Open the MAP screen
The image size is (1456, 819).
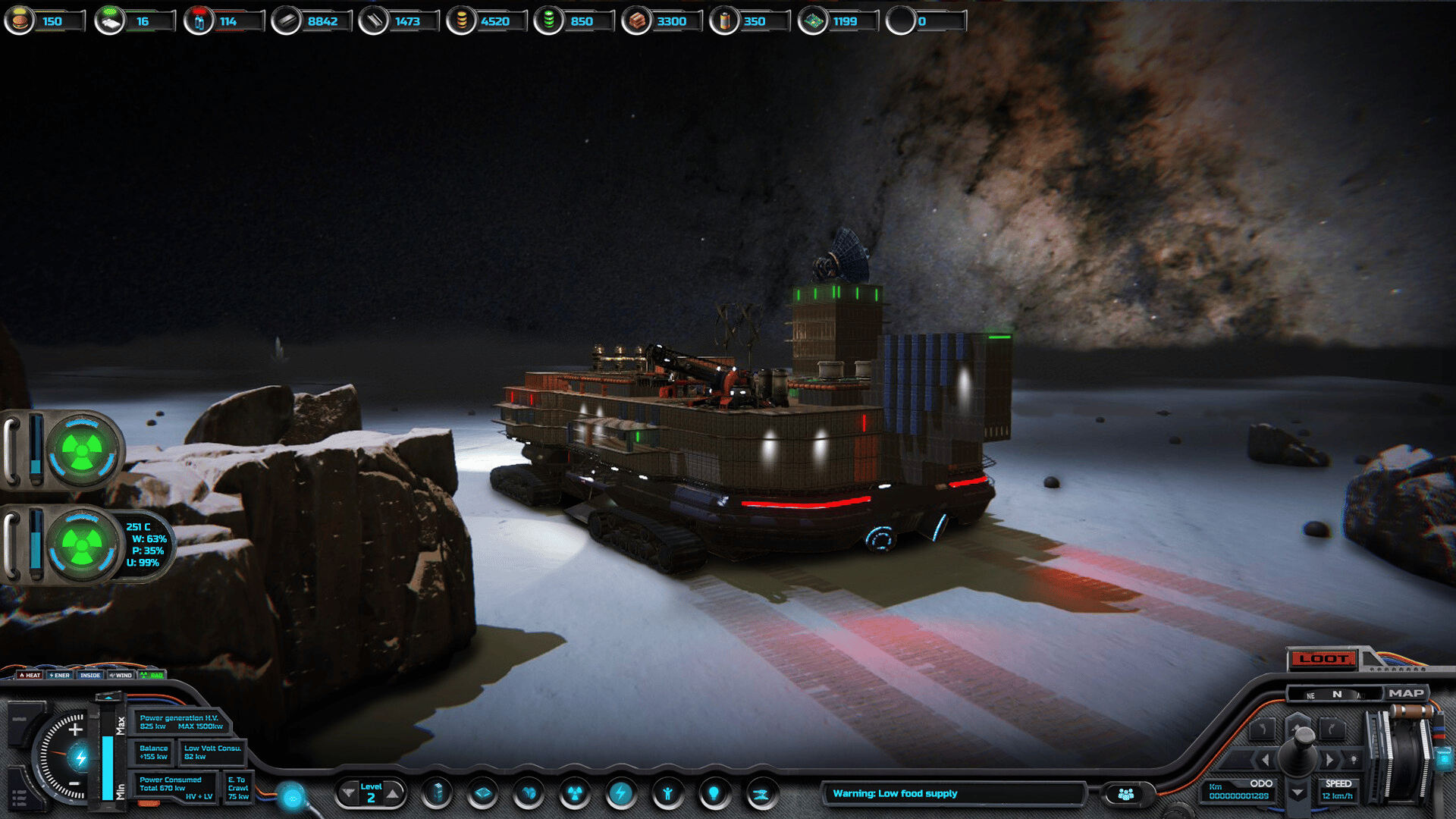coord(1406,693)
